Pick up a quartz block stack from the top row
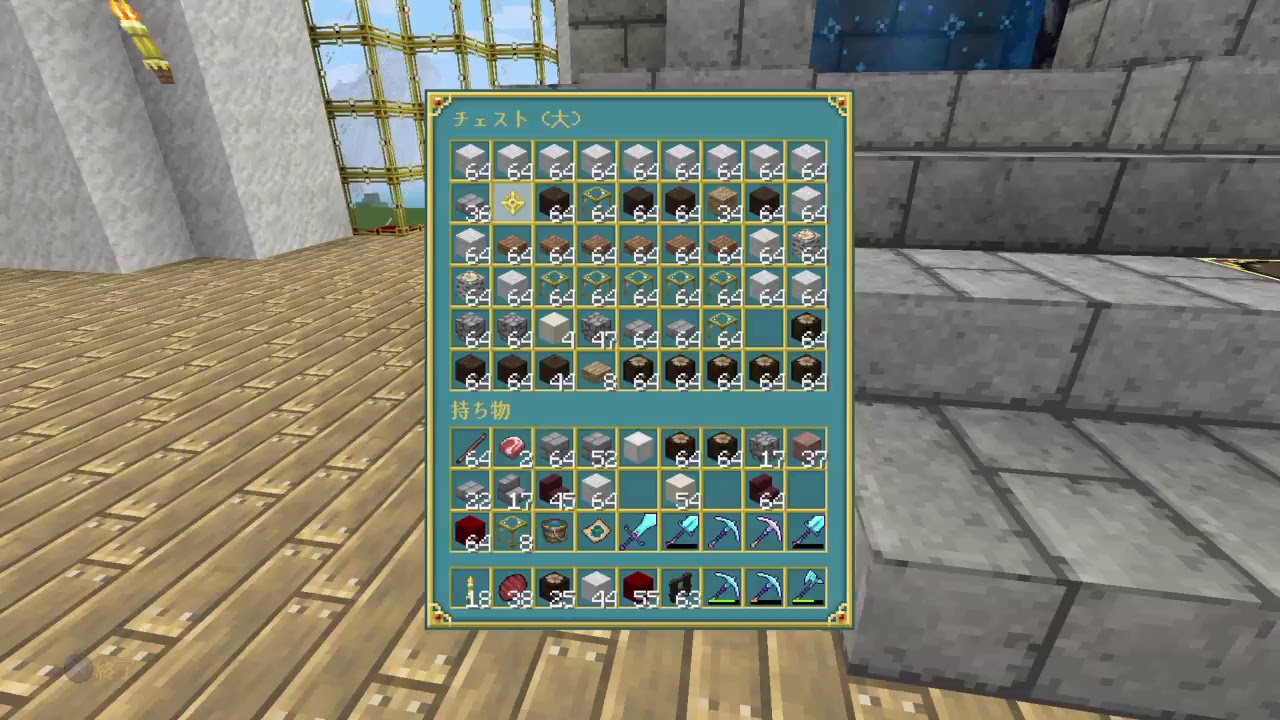Viewport: 1280px width, 720px height. 470,160
